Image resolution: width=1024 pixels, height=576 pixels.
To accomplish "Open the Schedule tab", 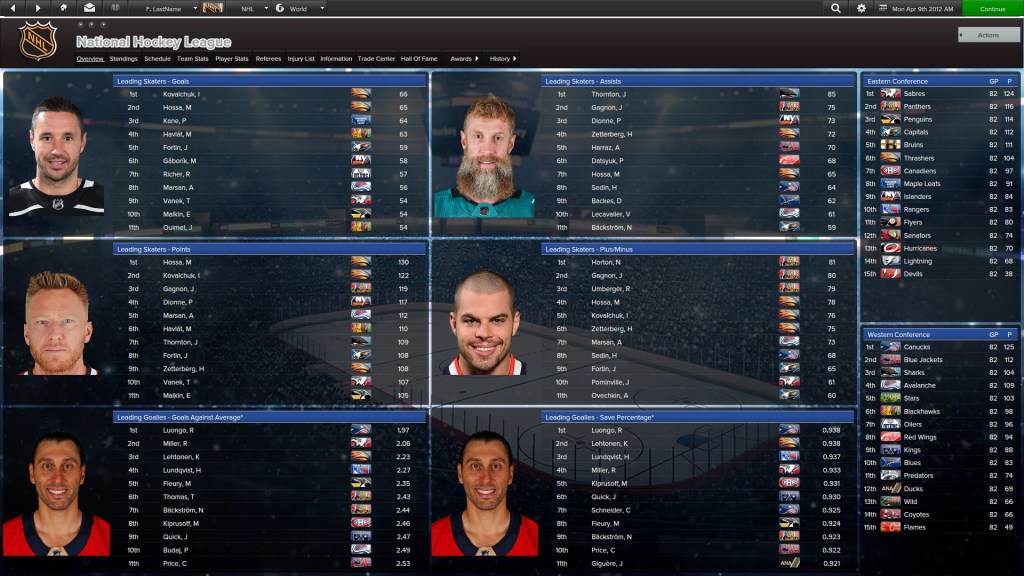I will click(x=157, y=59).
